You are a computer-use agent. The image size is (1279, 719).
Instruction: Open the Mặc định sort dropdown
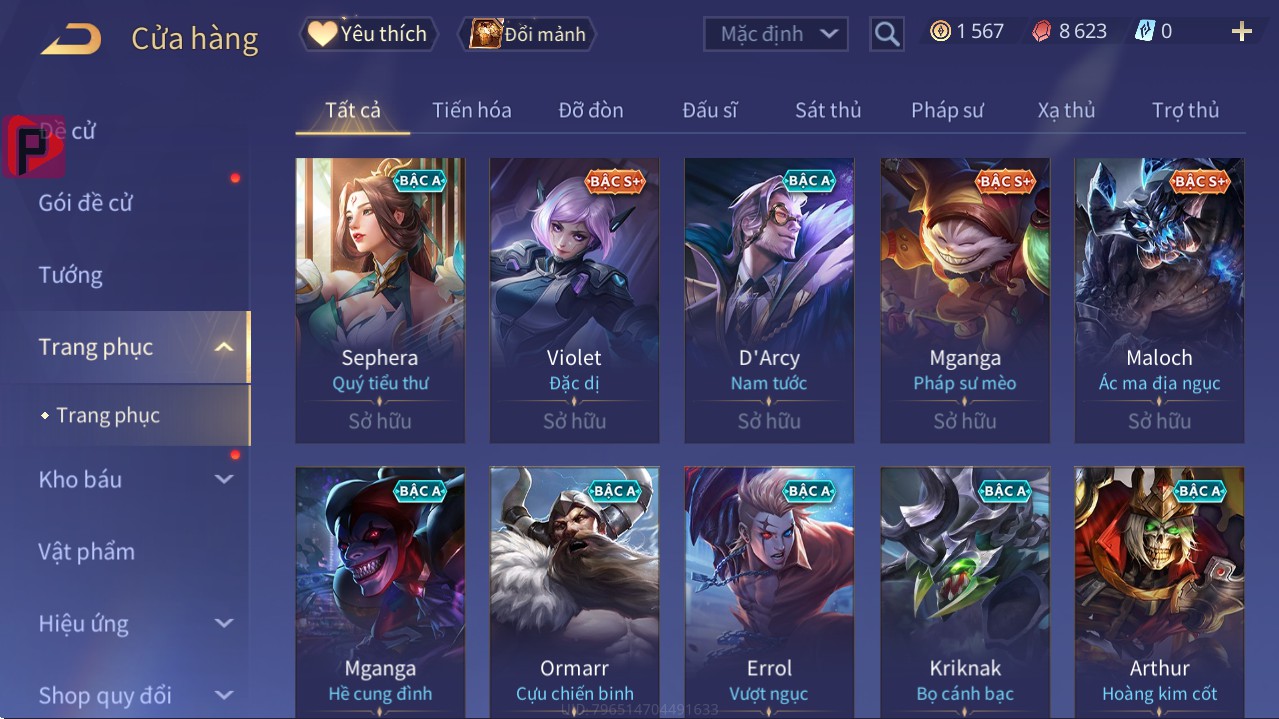tap(776, 34)
